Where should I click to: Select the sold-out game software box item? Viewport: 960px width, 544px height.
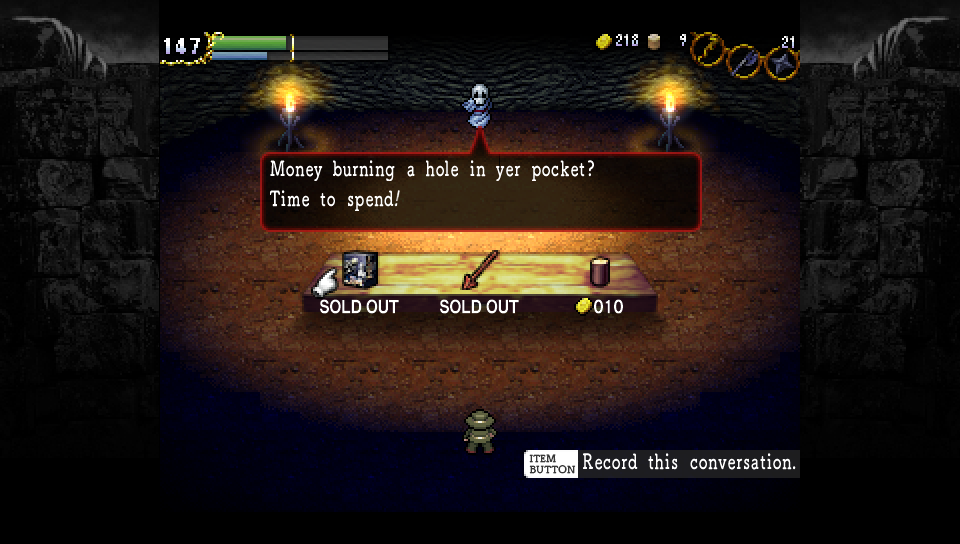click(358, 270)
